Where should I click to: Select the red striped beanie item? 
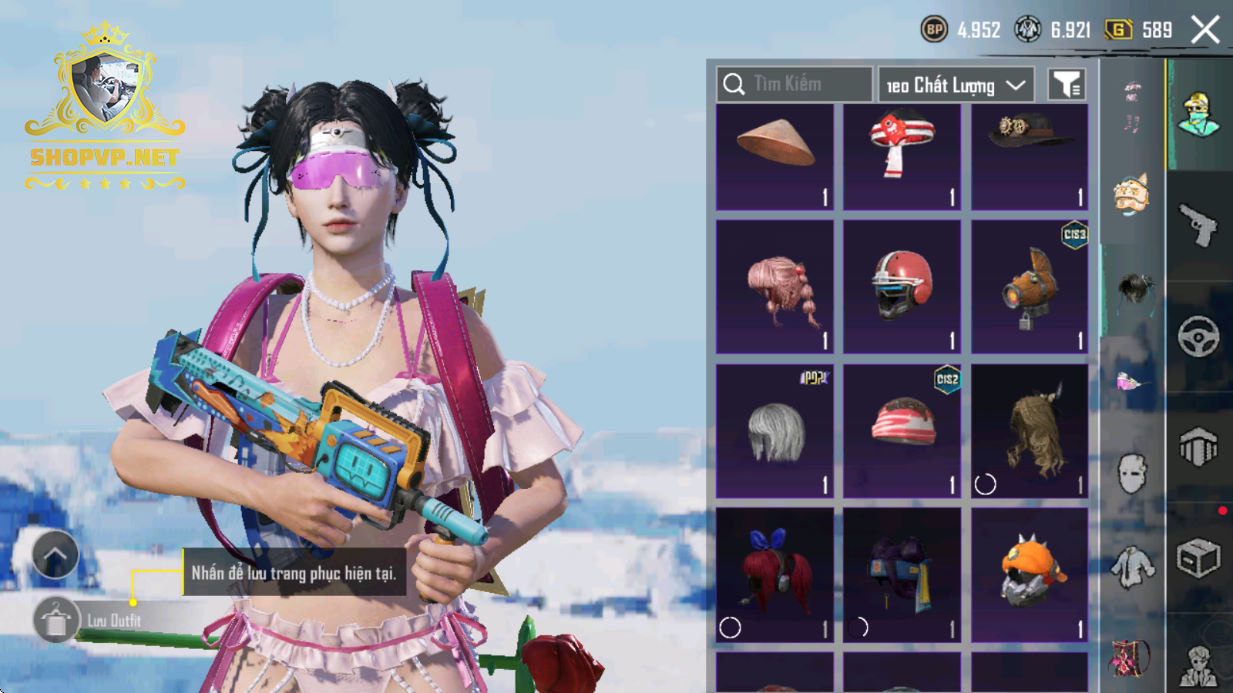click(x=902, y=431)
